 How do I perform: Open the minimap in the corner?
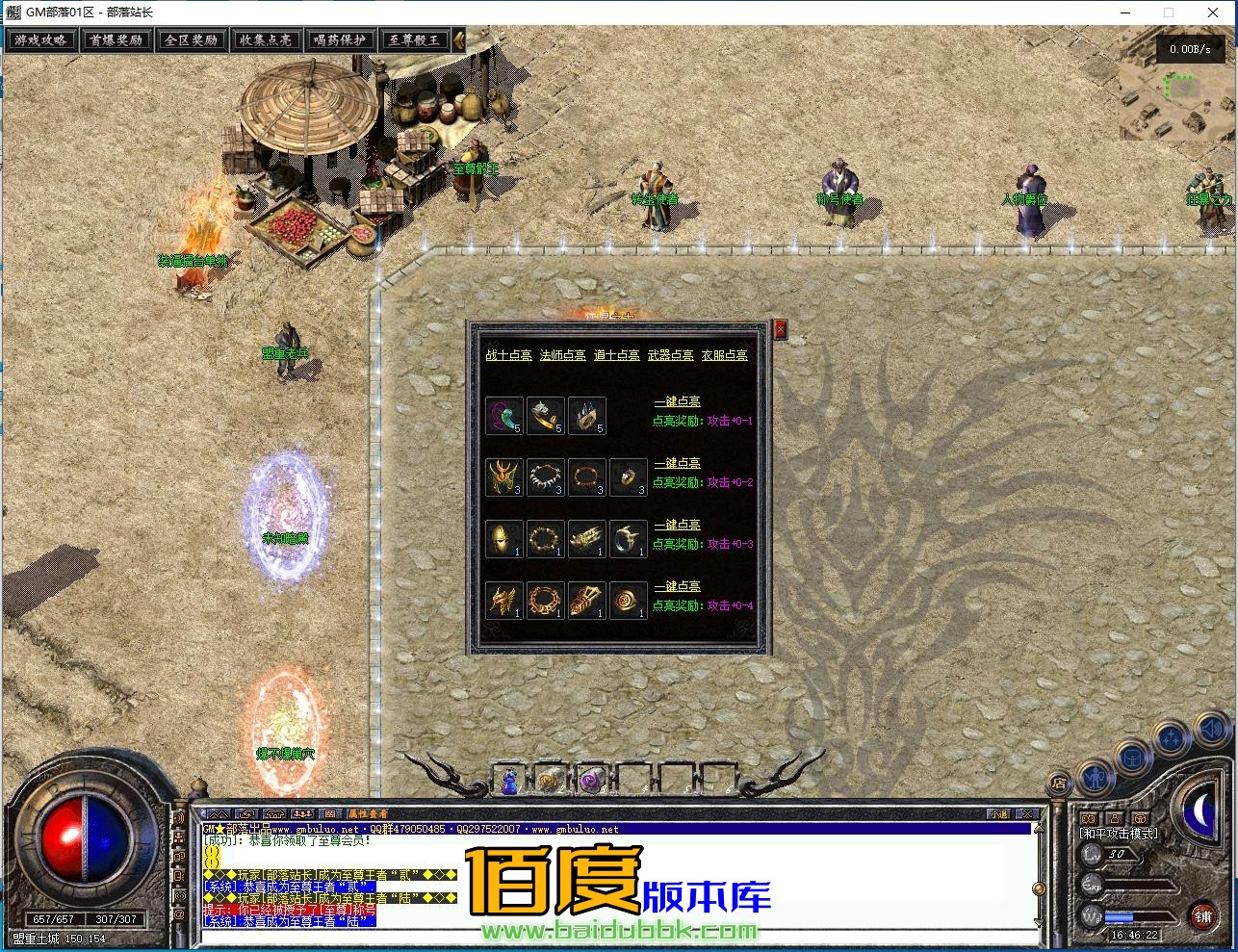[1176, 93]
